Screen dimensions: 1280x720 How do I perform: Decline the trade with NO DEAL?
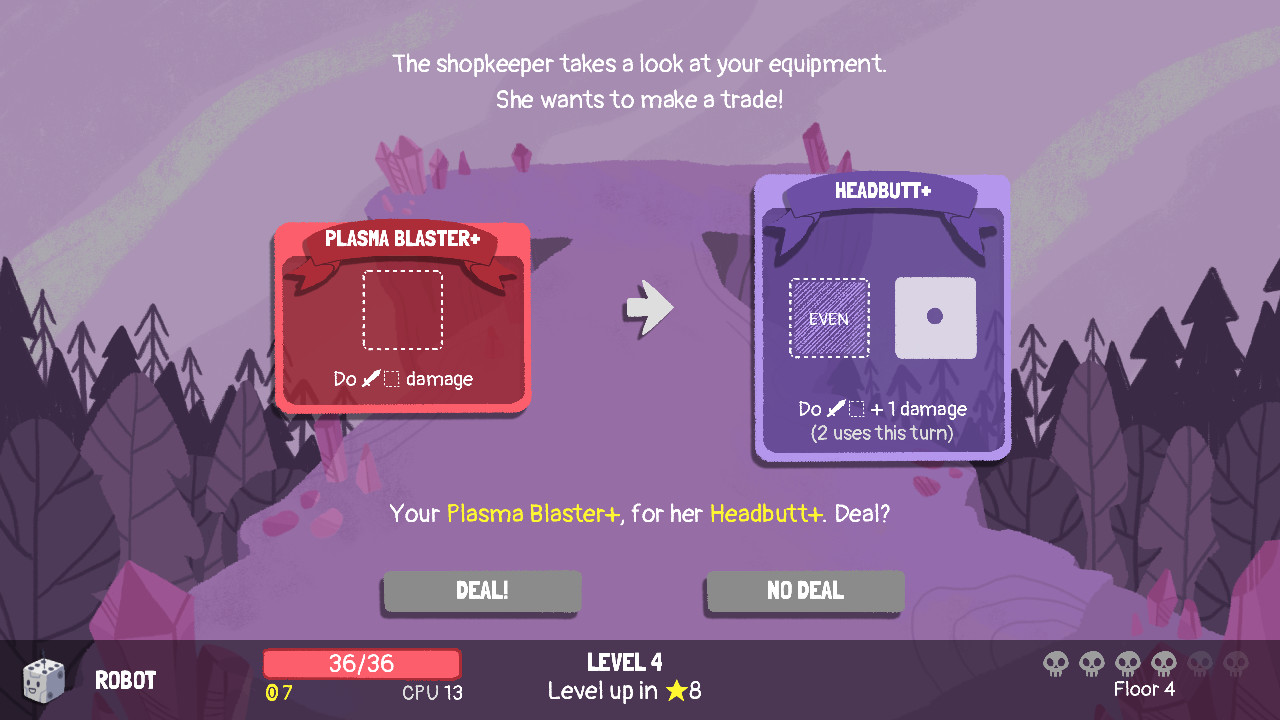click(804, 590)
